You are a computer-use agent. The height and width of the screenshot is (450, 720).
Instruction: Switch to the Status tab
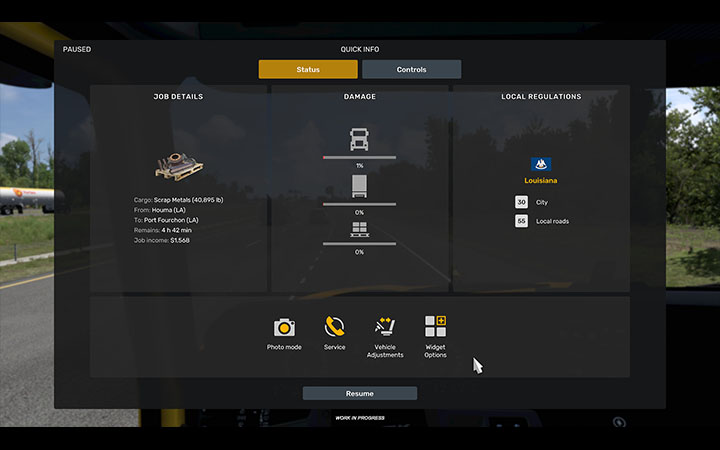(x=308, y=70)
